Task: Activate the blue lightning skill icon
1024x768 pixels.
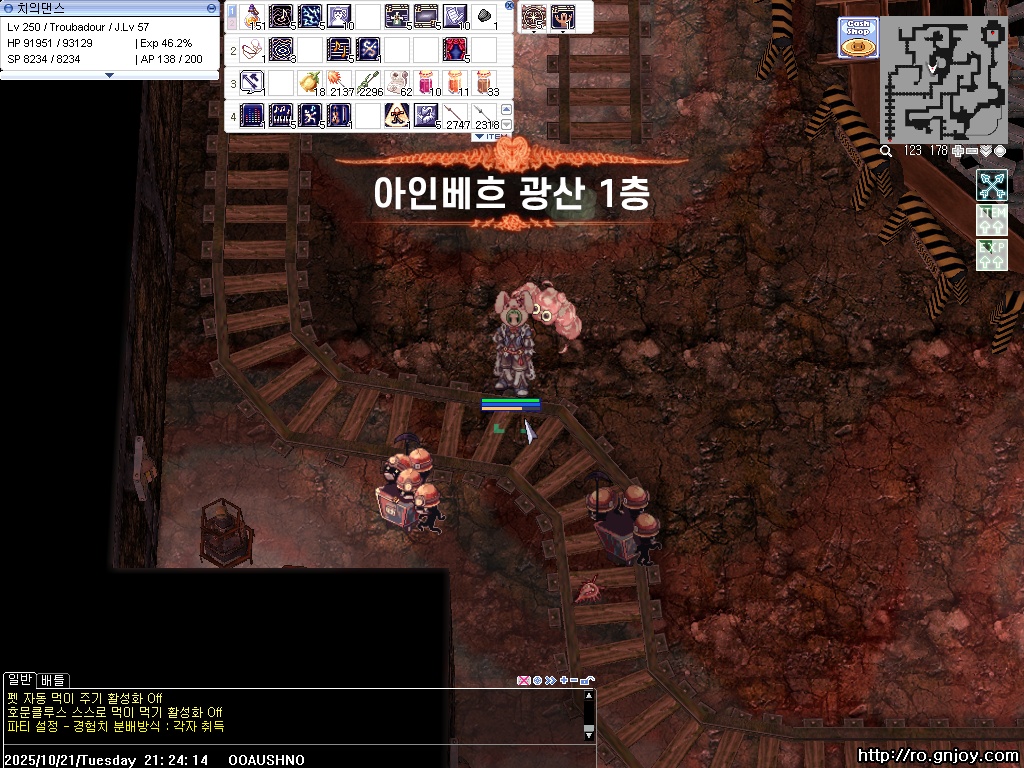Action: point(310,16)
